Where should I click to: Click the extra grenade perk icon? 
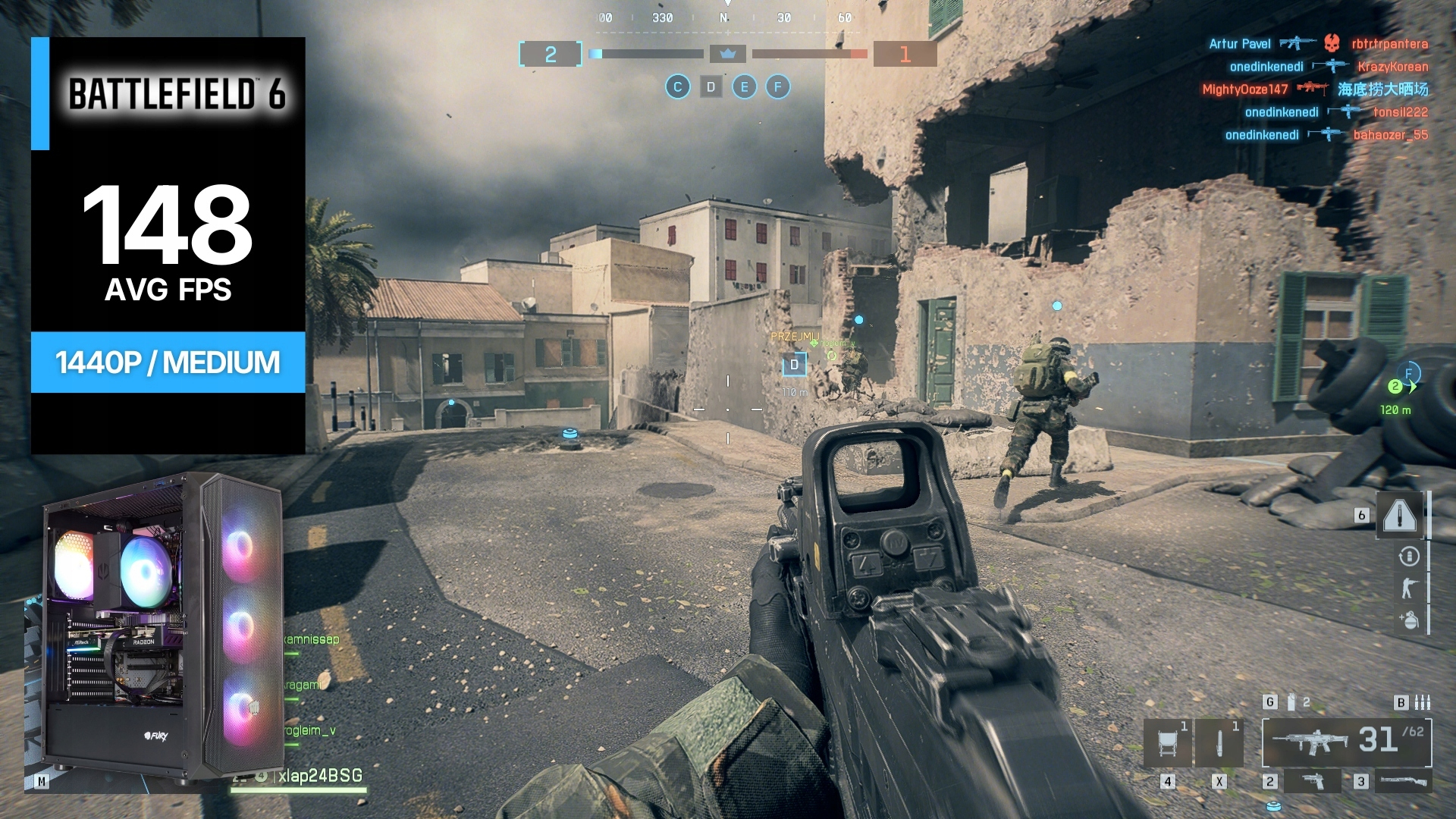1409,620
